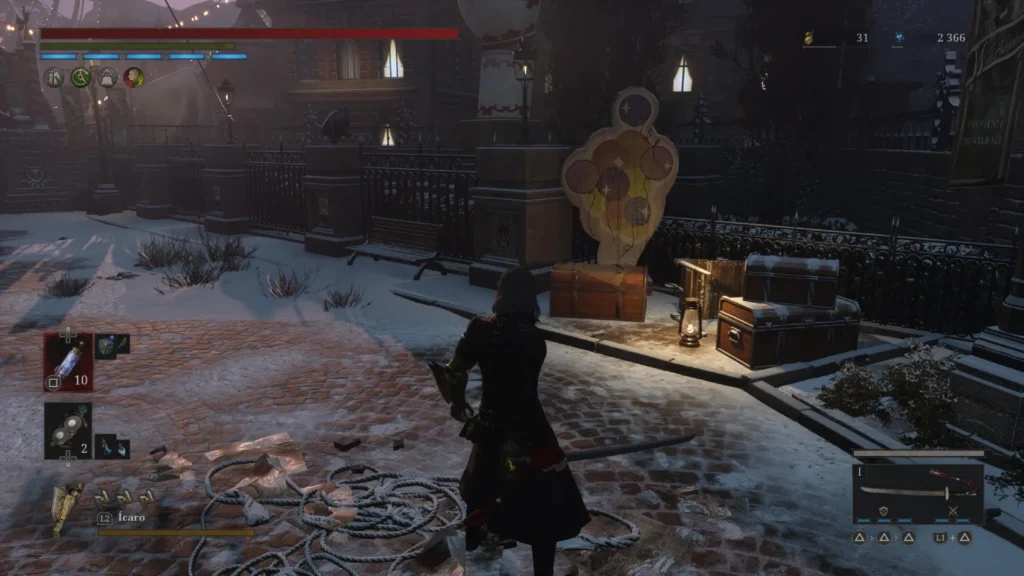
Task: Click the gold item counter icon showing 31
Action: (x=808, y=39)
